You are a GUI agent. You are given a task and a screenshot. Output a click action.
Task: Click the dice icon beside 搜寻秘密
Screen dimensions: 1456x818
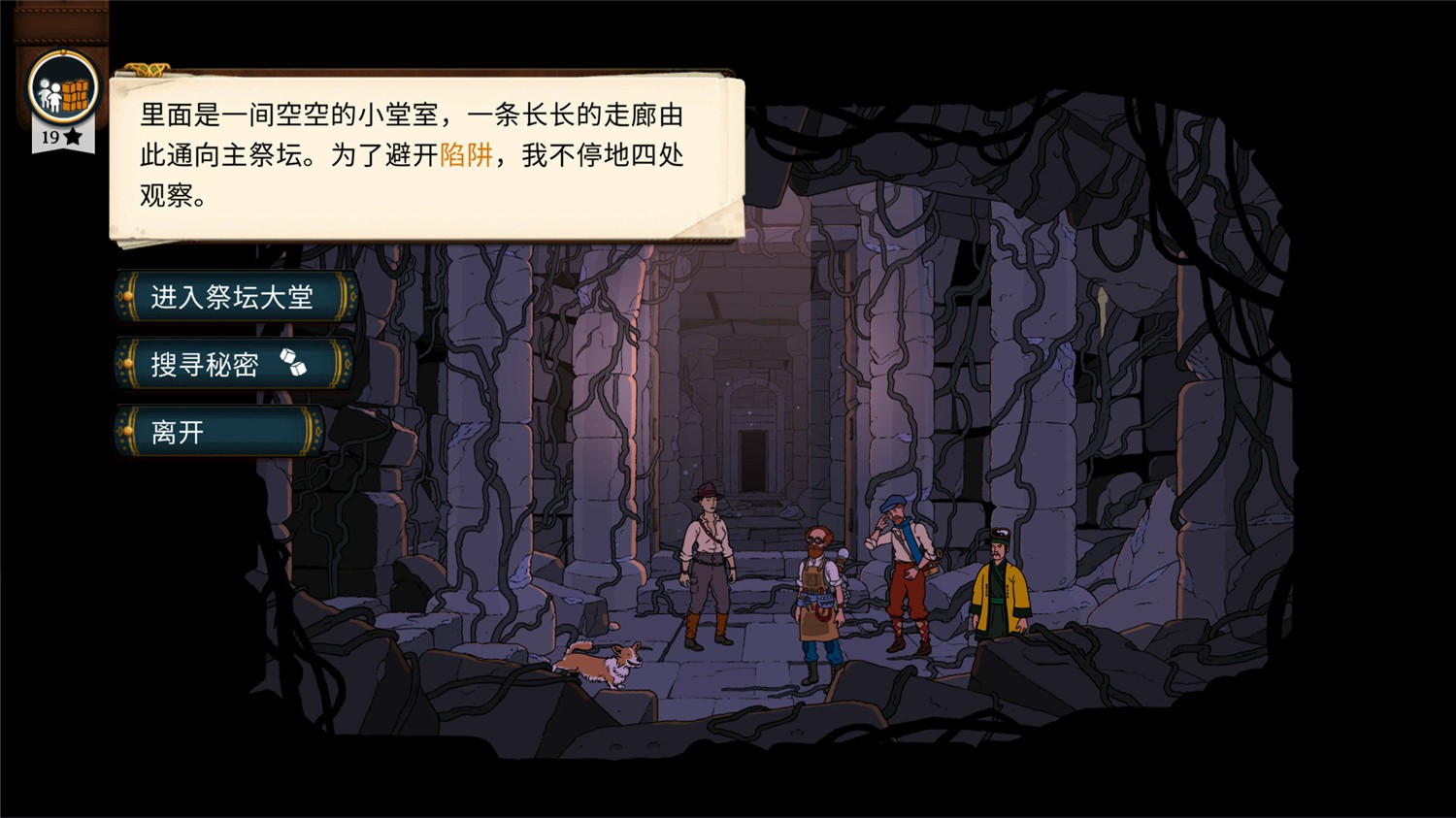(x=294, y=365)
